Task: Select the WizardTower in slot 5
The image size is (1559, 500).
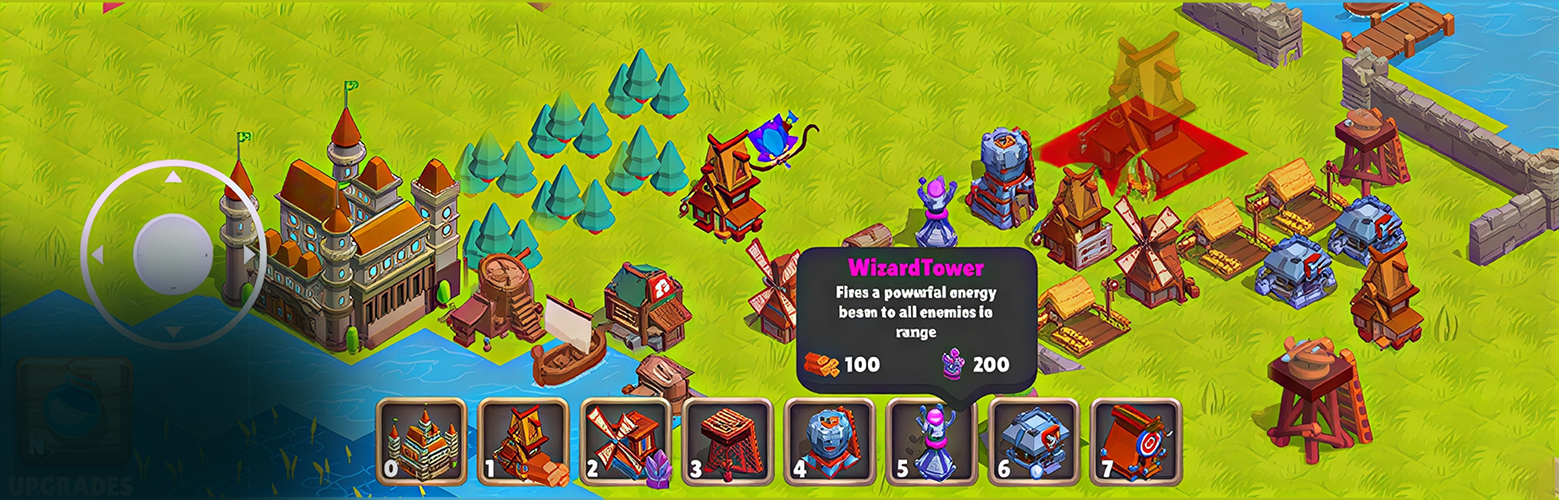Action: pos(932,442)
